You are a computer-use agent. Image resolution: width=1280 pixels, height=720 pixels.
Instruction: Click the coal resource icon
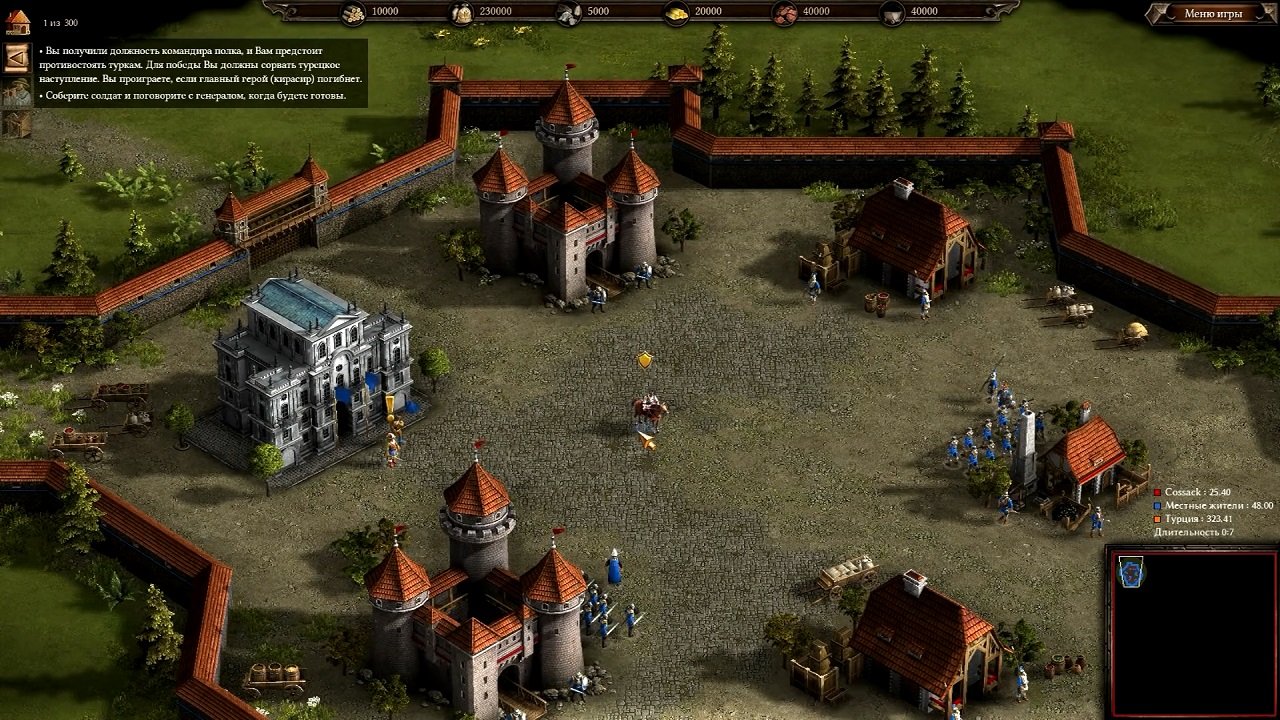coord(890,13)
